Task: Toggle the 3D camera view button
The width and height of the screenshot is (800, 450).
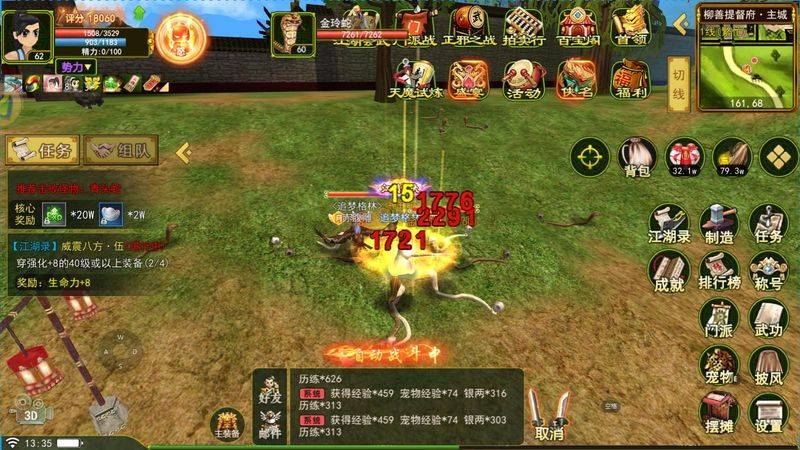Action: coord(32,415)
